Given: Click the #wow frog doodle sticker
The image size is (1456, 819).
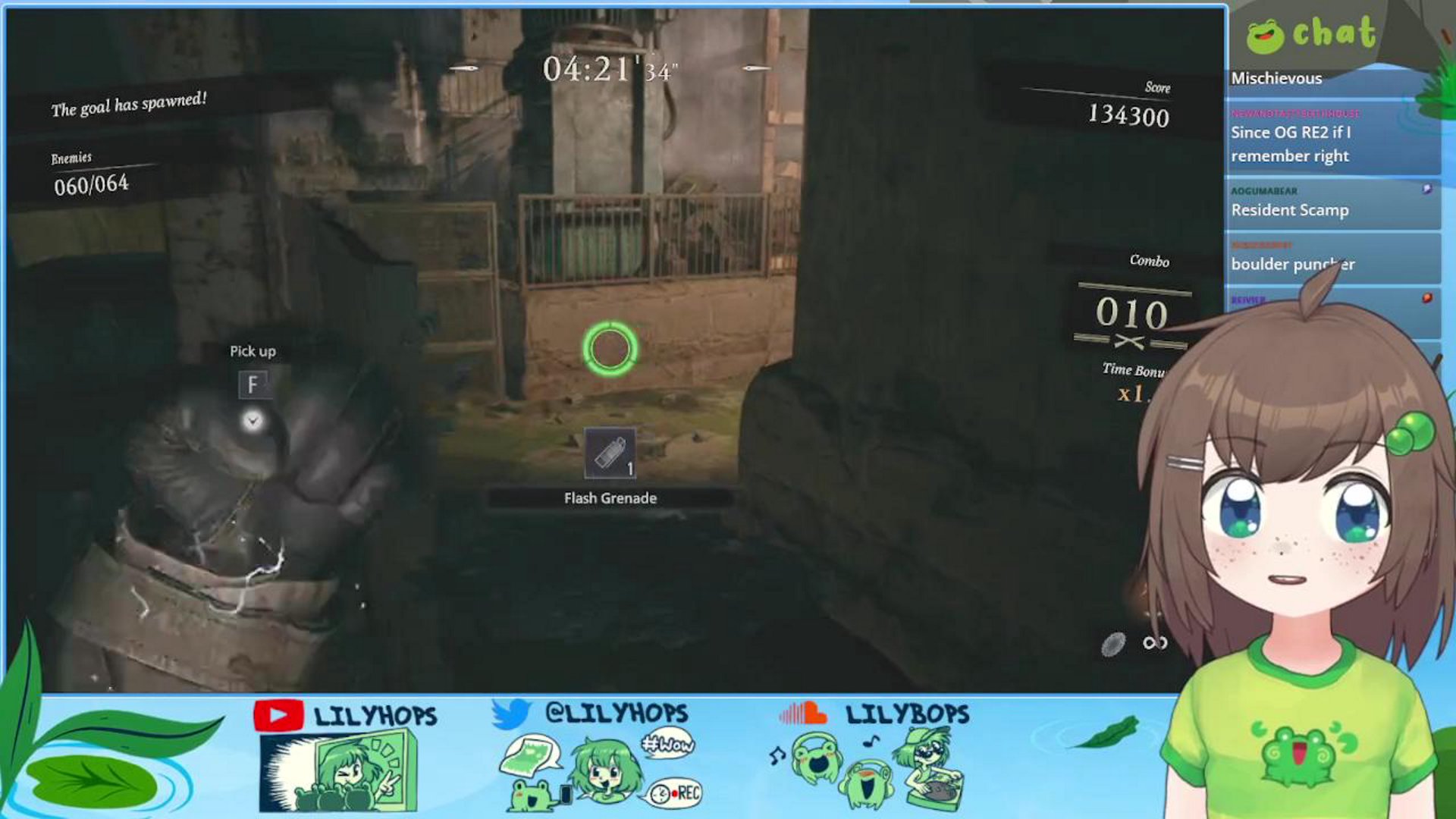Looking at the screenshot, I should [x=667, y=743].
